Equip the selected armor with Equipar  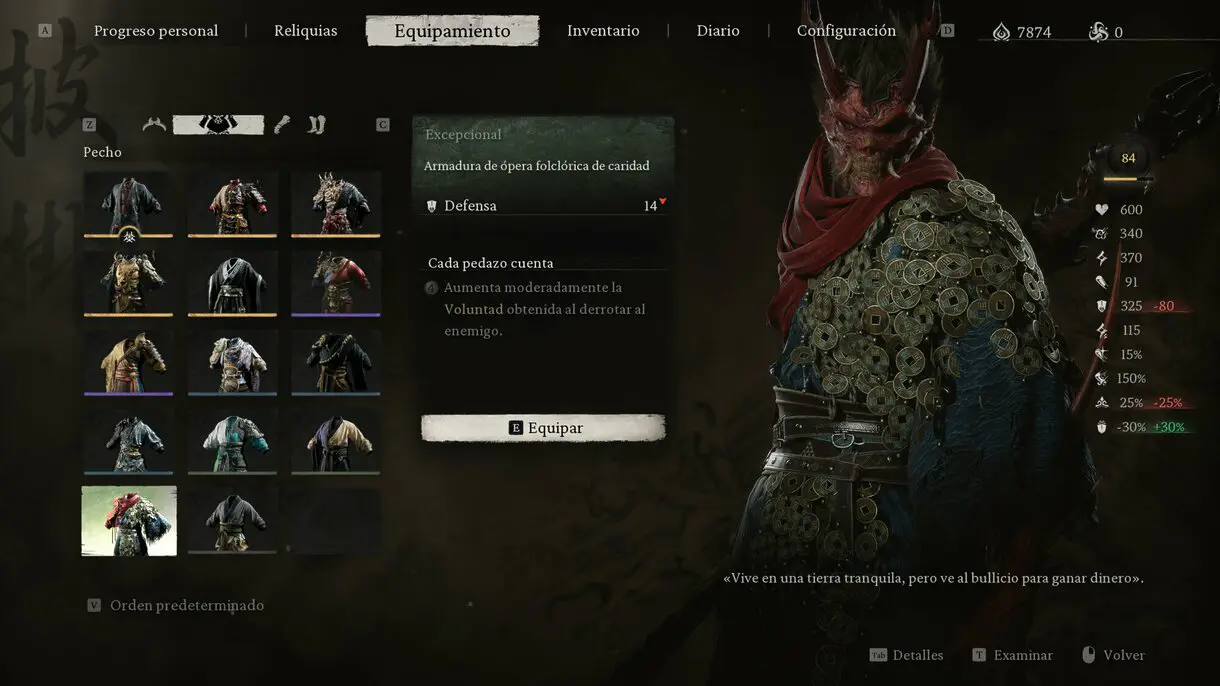543,428
